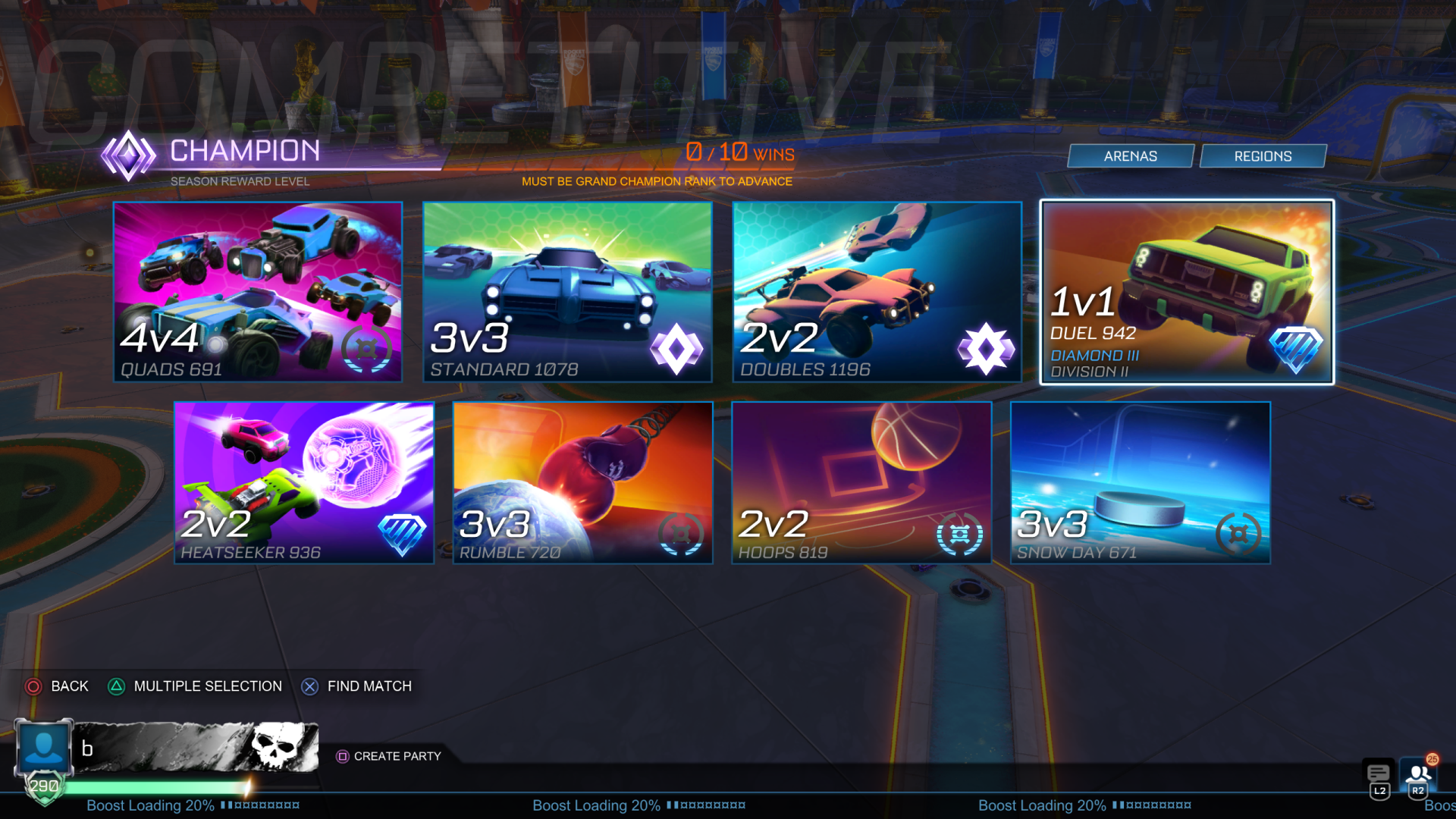The height and width of the screenshot is (819, 1456).
Task: Click the player avatar portrait
Action: pyautogui.click(x=44, y=746)
